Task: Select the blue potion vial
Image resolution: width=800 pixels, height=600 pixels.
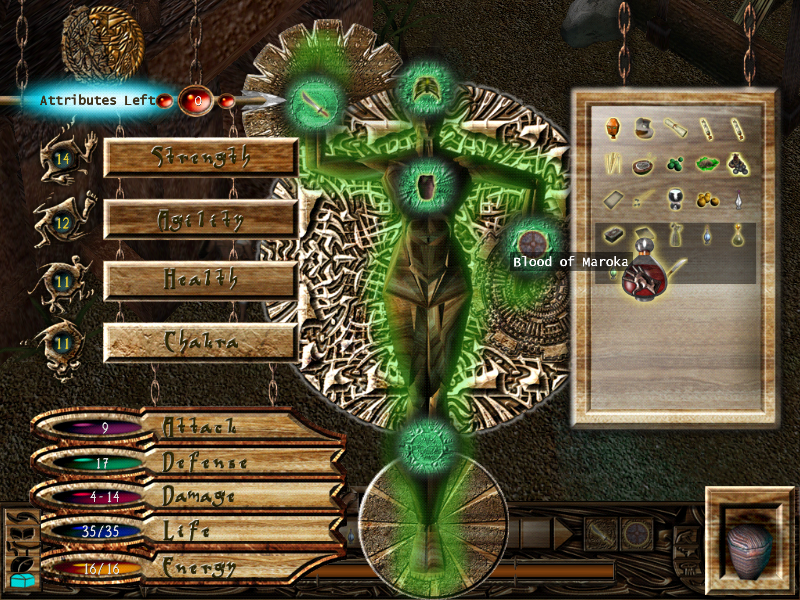Action: tap(706, 234)
